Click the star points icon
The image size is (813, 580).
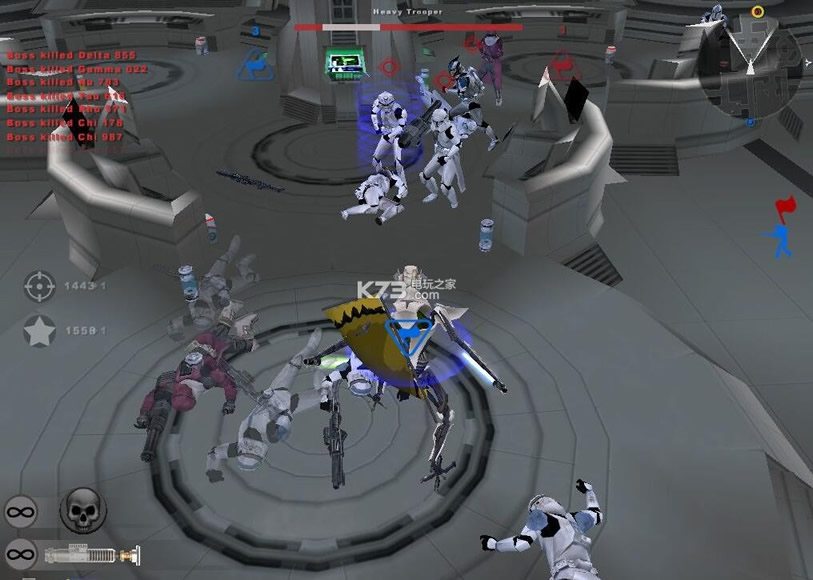pyautogui.click(x=39, y=331)
